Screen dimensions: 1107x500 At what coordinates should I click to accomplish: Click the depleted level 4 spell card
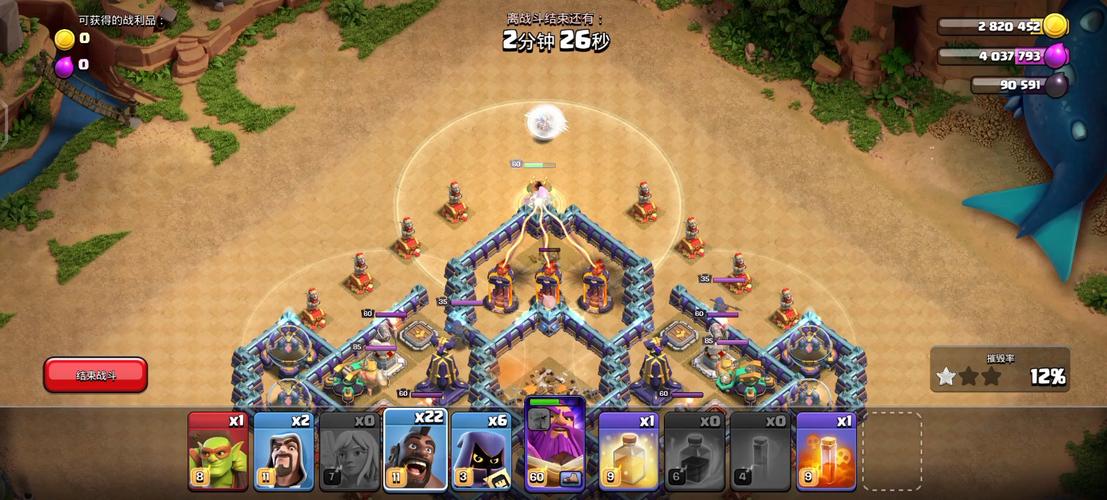pos(761,451)
